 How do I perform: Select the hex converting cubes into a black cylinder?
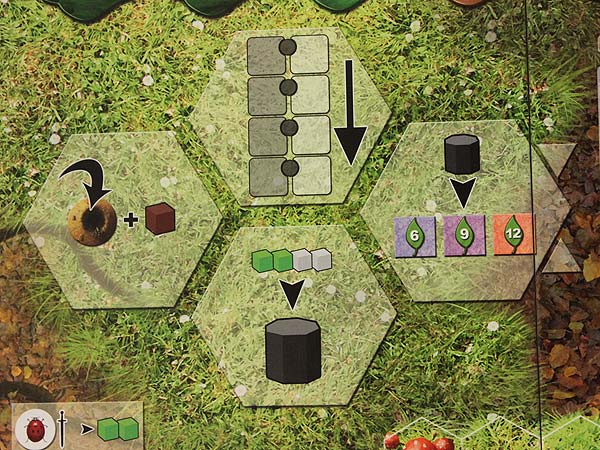[x=292, y=318]
